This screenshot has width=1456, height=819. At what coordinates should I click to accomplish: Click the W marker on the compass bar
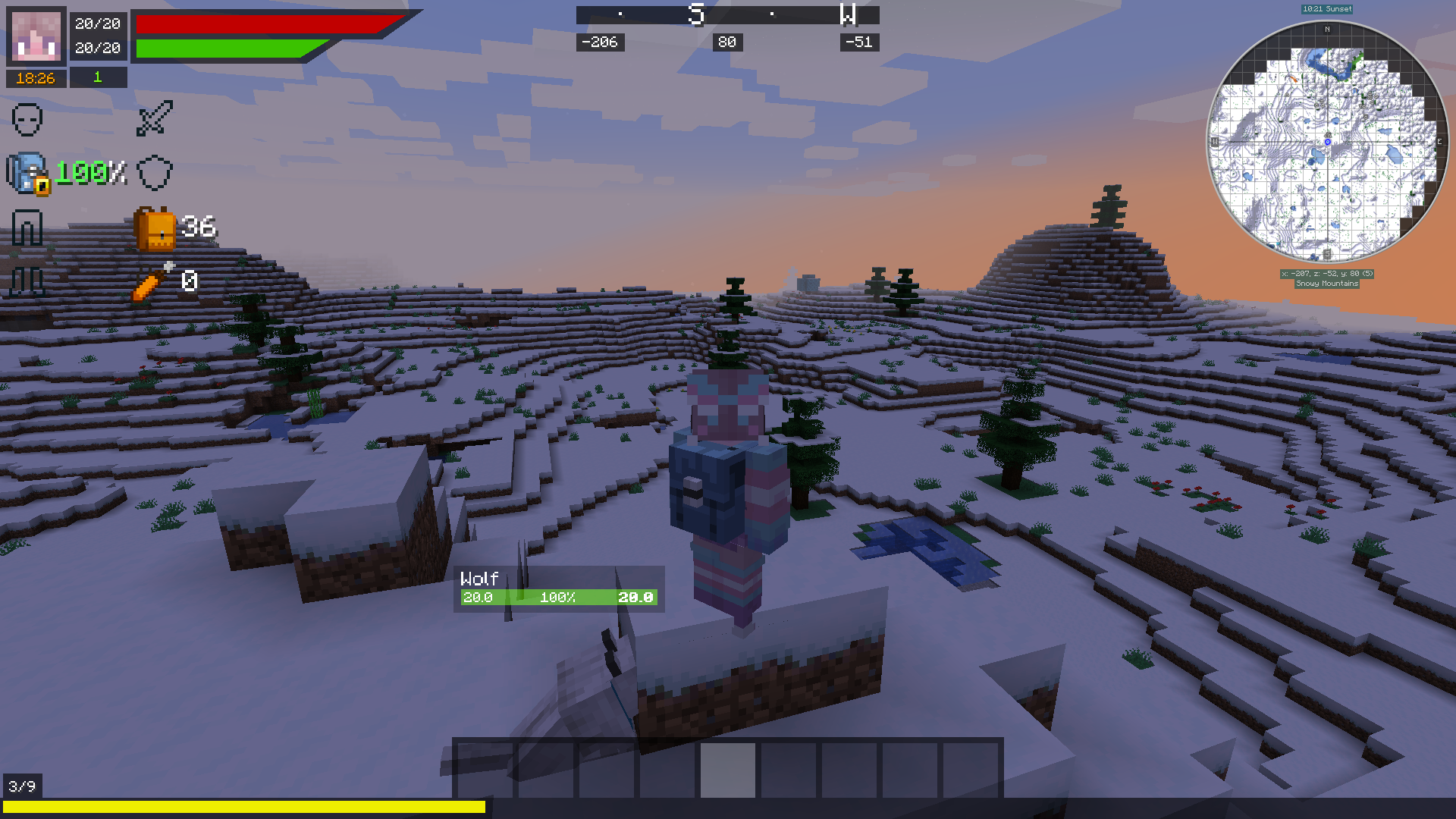(x=849, y=14)
